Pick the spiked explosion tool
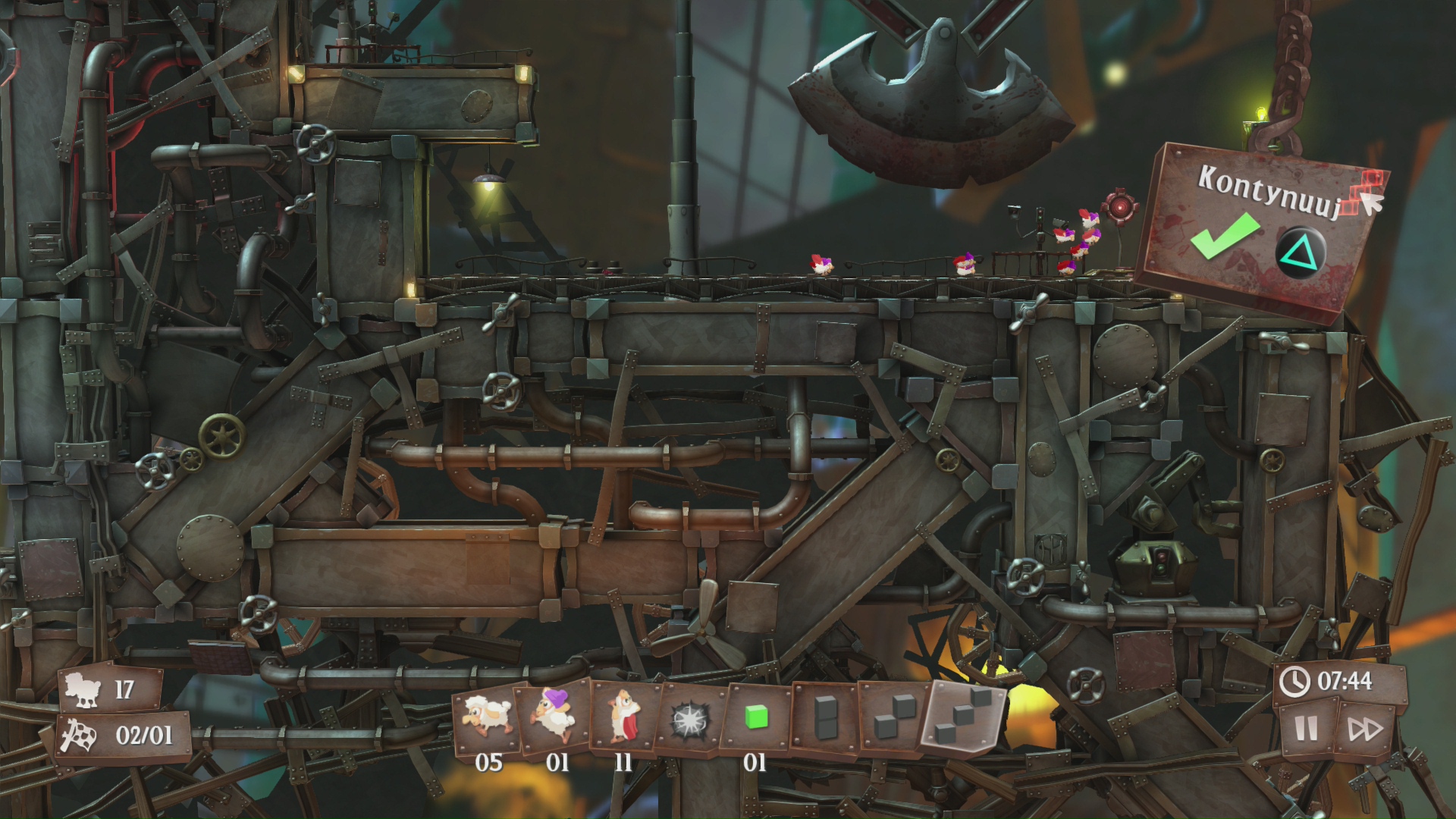Viewport: 1456px width, 819px height. pos(690,717)
